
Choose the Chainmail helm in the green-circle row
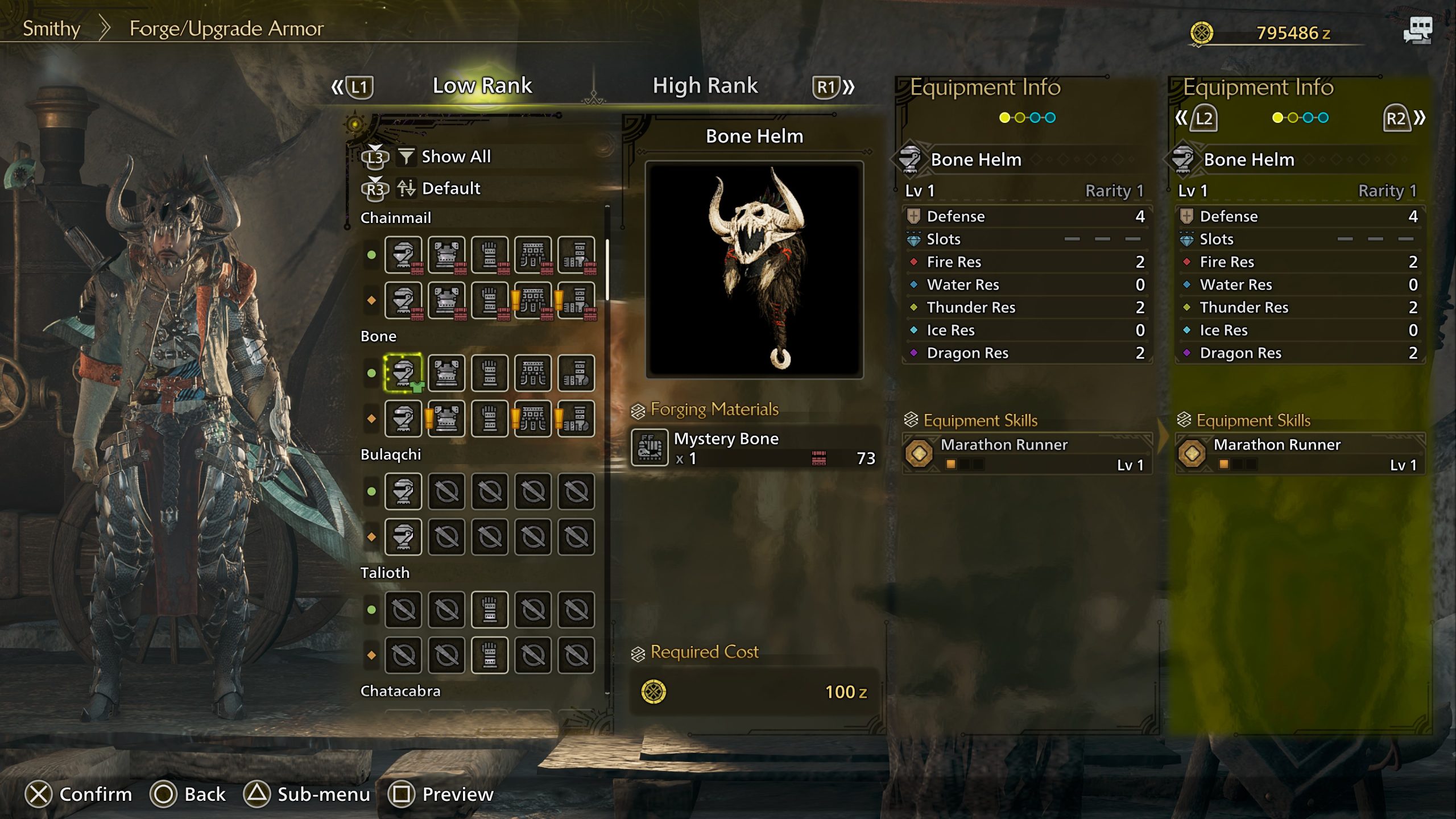click(403, 255)
